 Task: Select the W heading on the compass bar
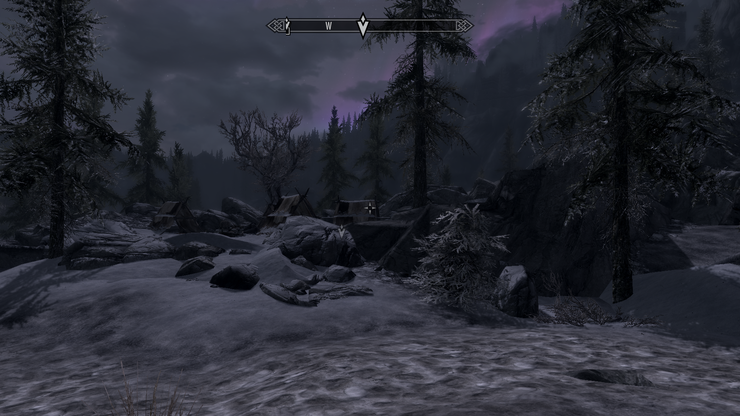(328, 25)
